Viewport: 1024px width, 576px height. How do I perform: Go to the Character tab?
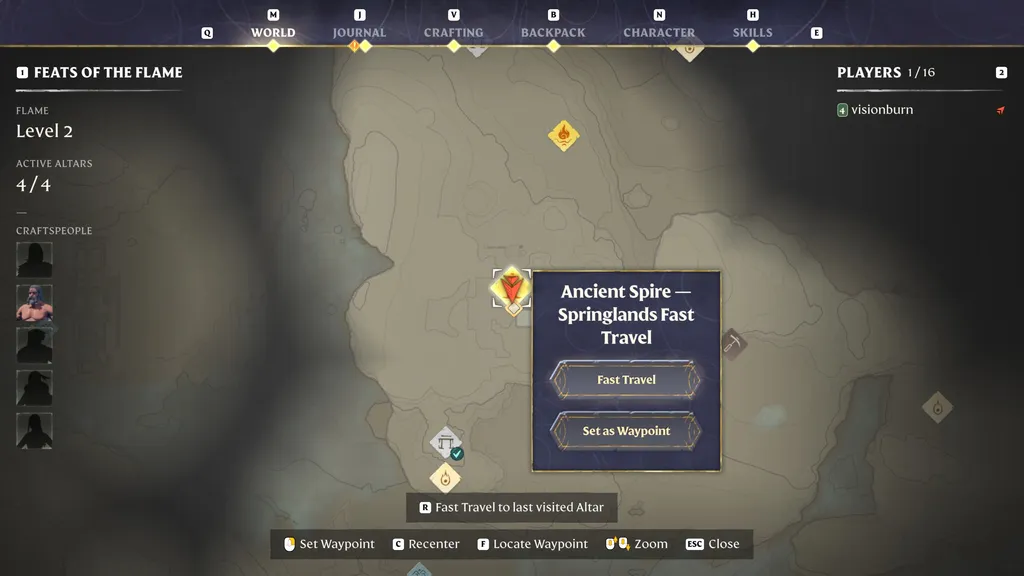[659, 33]
